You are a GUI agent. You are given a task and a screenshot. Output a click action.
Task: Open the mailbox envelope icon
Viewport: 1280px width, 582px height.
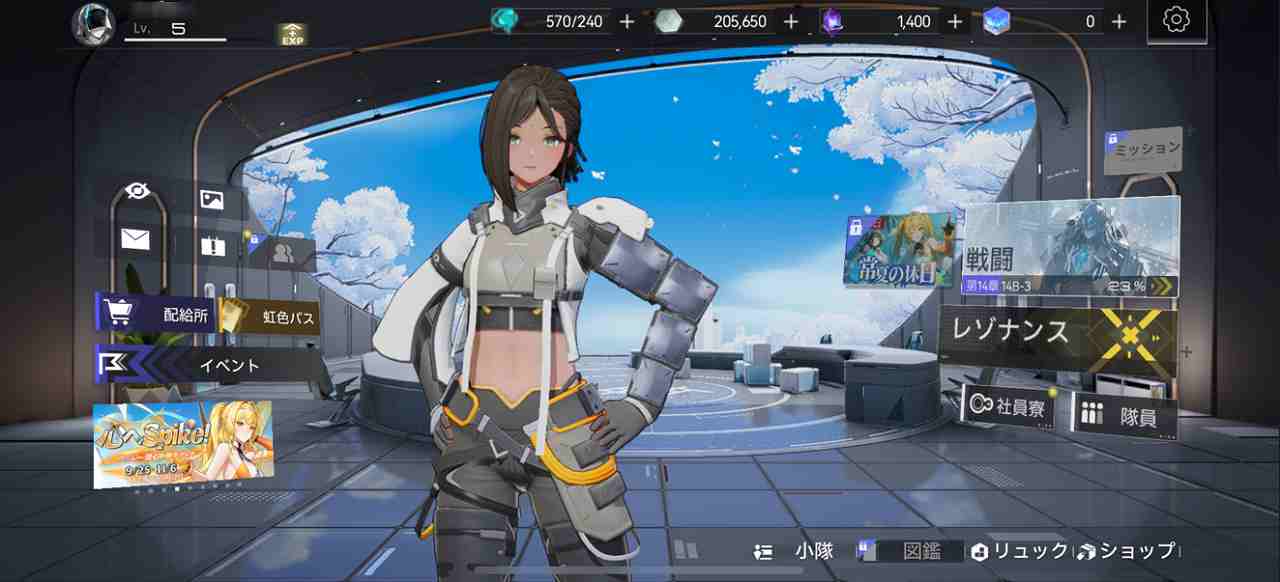point(135,238)
